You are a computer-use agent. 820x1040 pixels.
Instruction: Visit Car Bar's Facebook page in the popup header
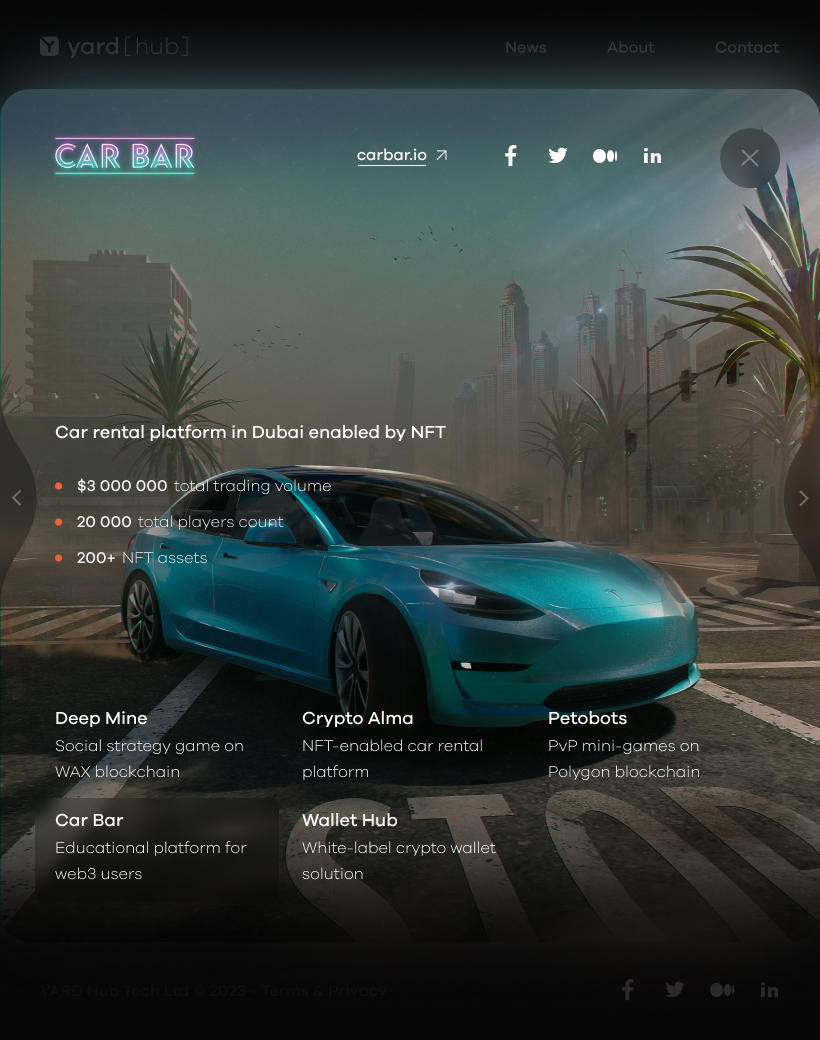pos(510,156)
